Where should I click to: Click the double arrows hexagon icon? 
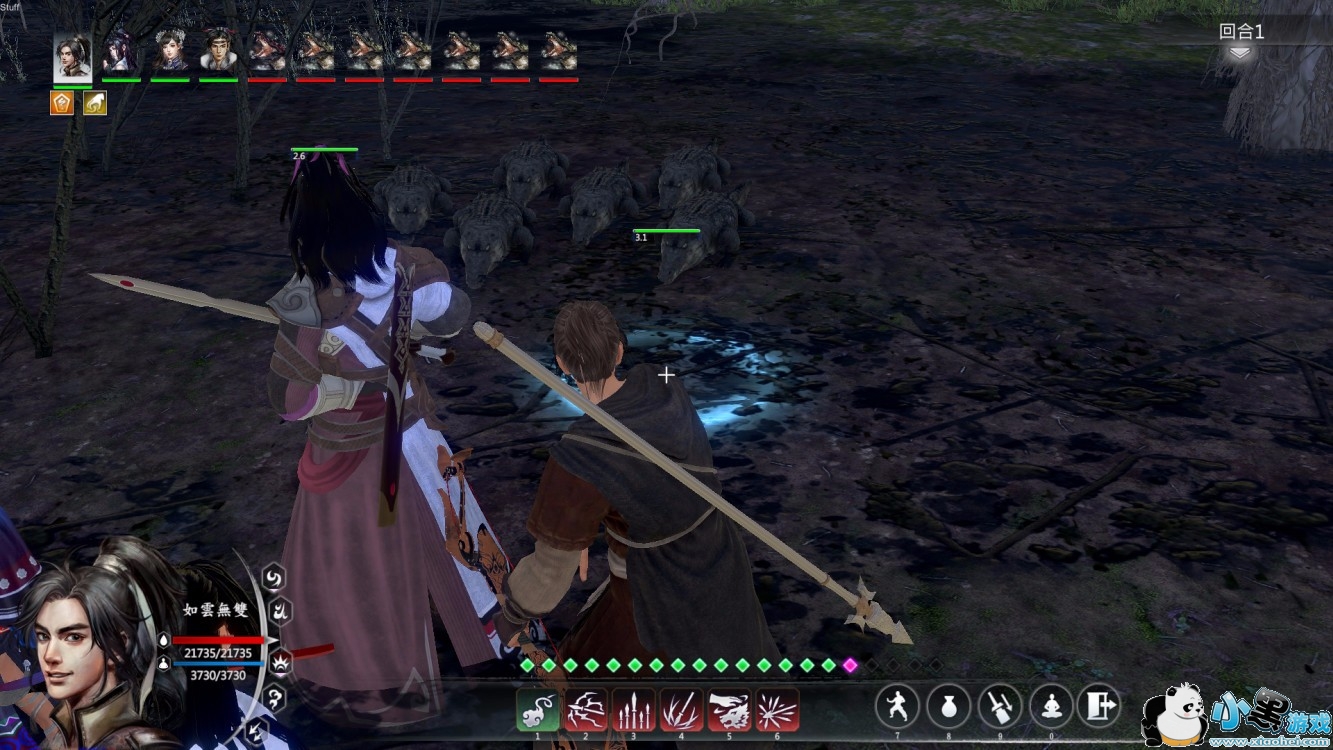point(254,732)
